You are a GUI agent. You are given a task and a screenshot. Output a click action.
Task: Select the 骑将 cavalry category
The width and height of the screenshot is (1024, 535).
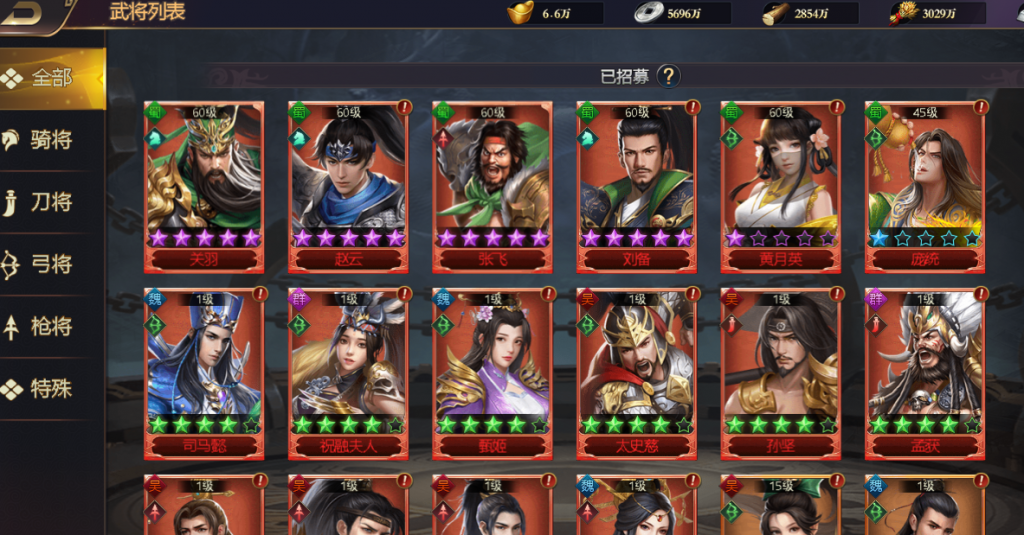[50, 140]
